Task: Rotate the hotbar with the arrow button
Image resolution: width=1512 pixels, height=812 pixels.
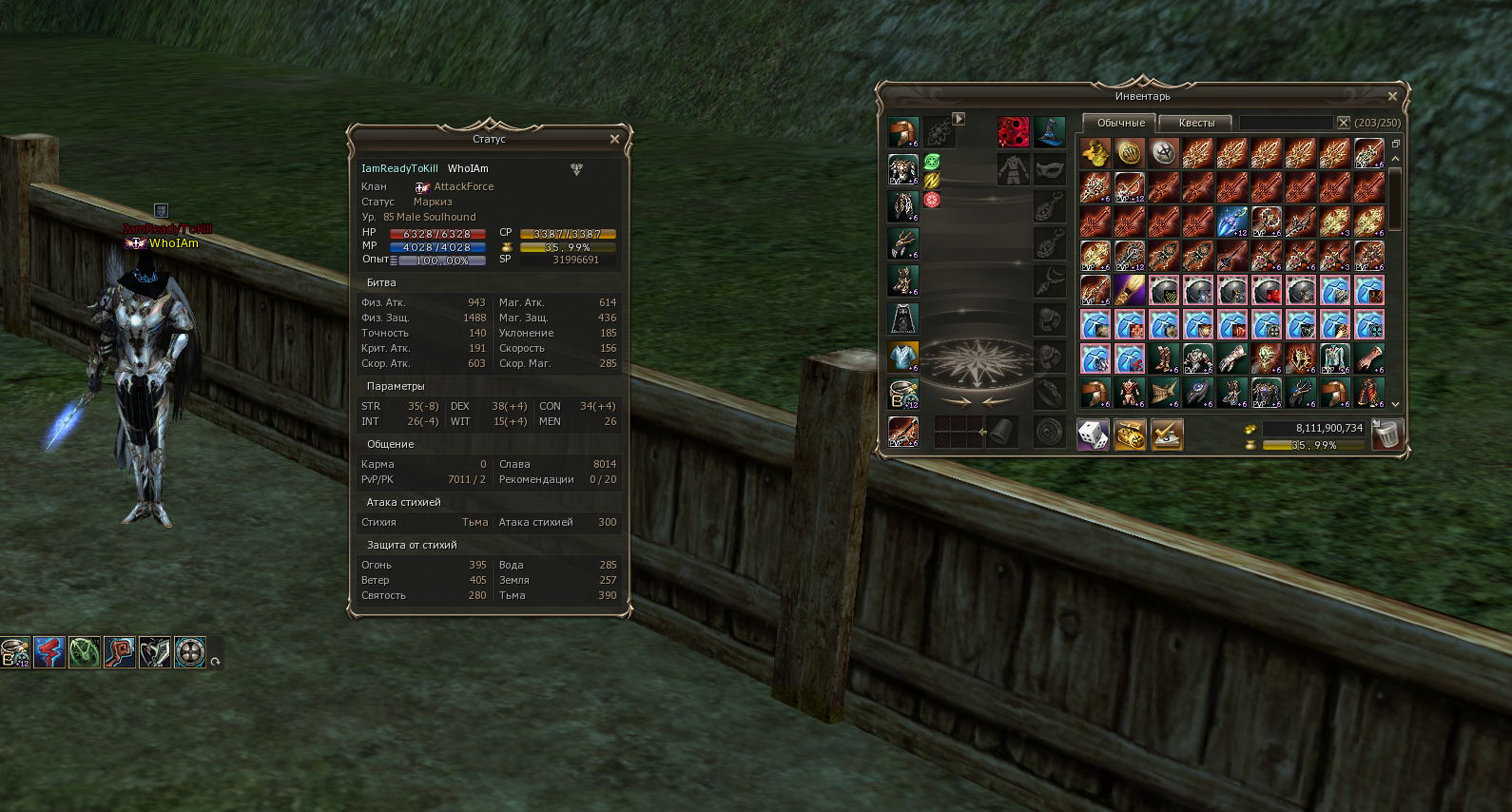Action: pos(216,662)
